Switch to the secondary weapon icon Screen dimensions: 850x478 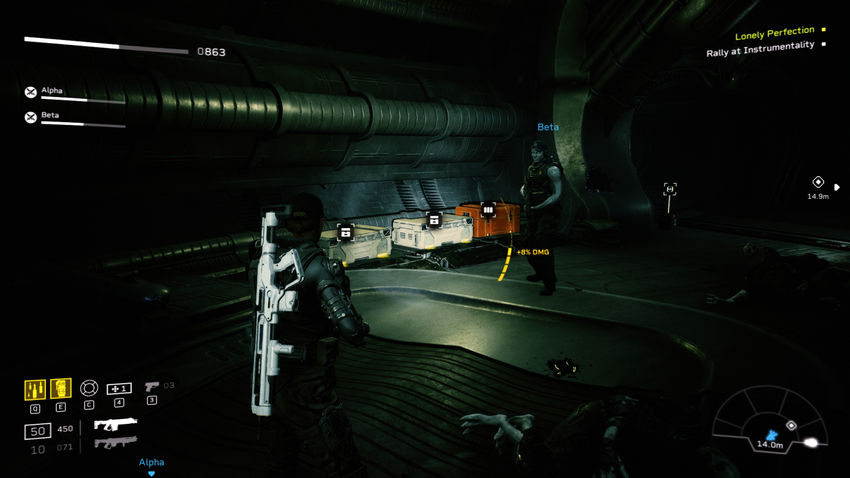114,443
